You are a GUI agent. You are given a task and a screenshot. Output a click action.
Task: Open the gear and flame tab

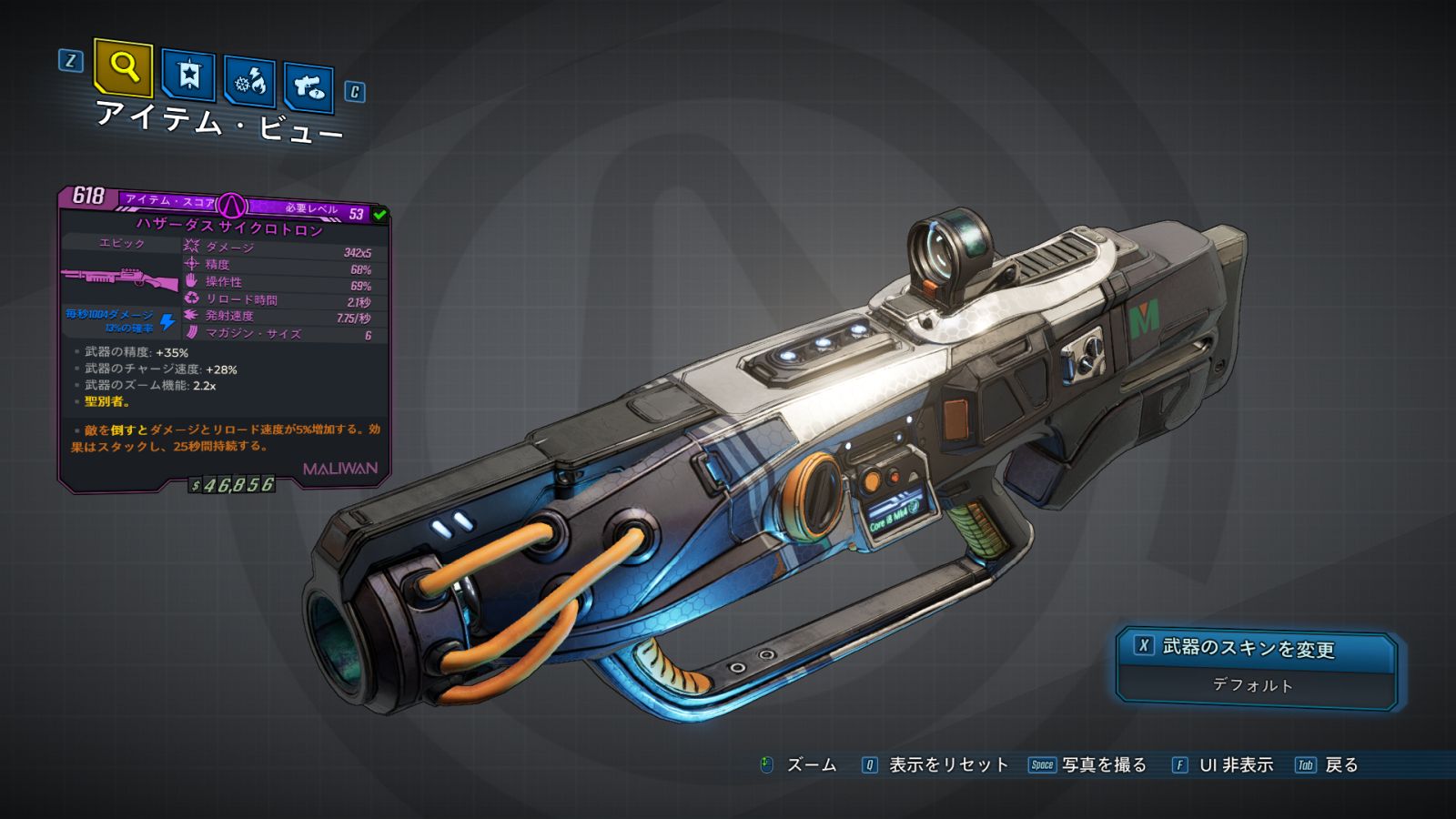coord(250,83)
